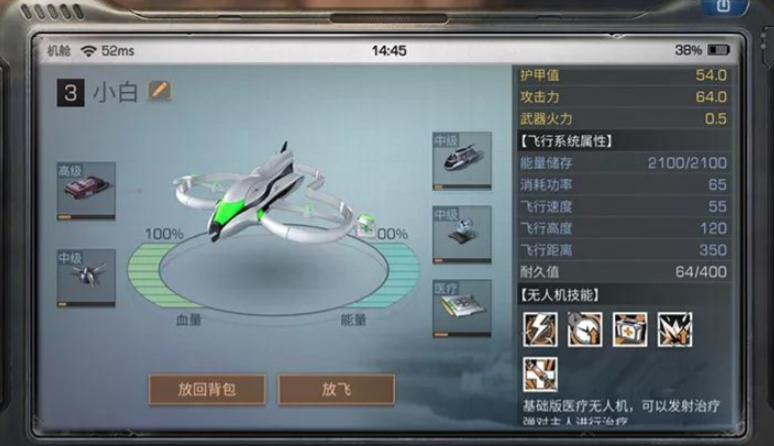Edit the drone name 小白
The image size is (774, 446).
point(160,91)
